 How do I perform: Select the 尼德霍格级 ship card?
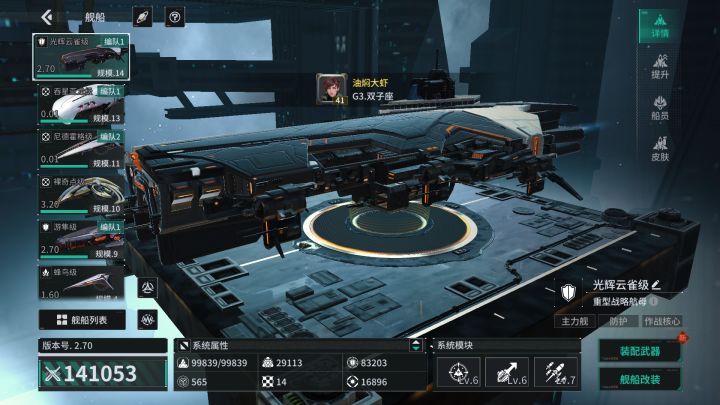point(80,149)
